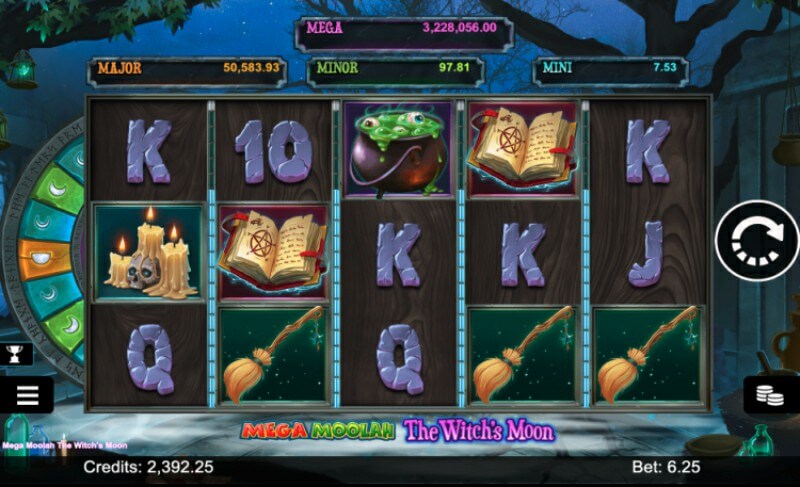
Task: Open bet settings via the coin stack icon
Action: pyautogui.click(x=771, y=394)
